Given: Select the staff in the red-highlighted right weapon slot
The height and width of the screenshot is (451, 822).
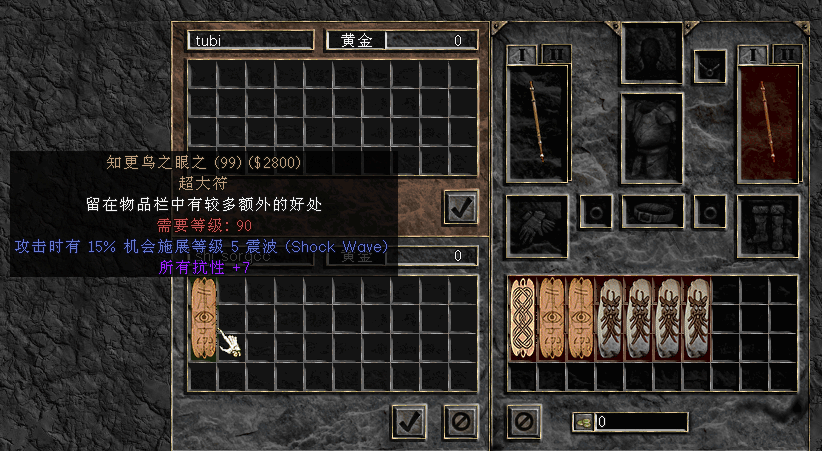Looking at the screenshot, I should pyautogui.click(x=768, y=123).
